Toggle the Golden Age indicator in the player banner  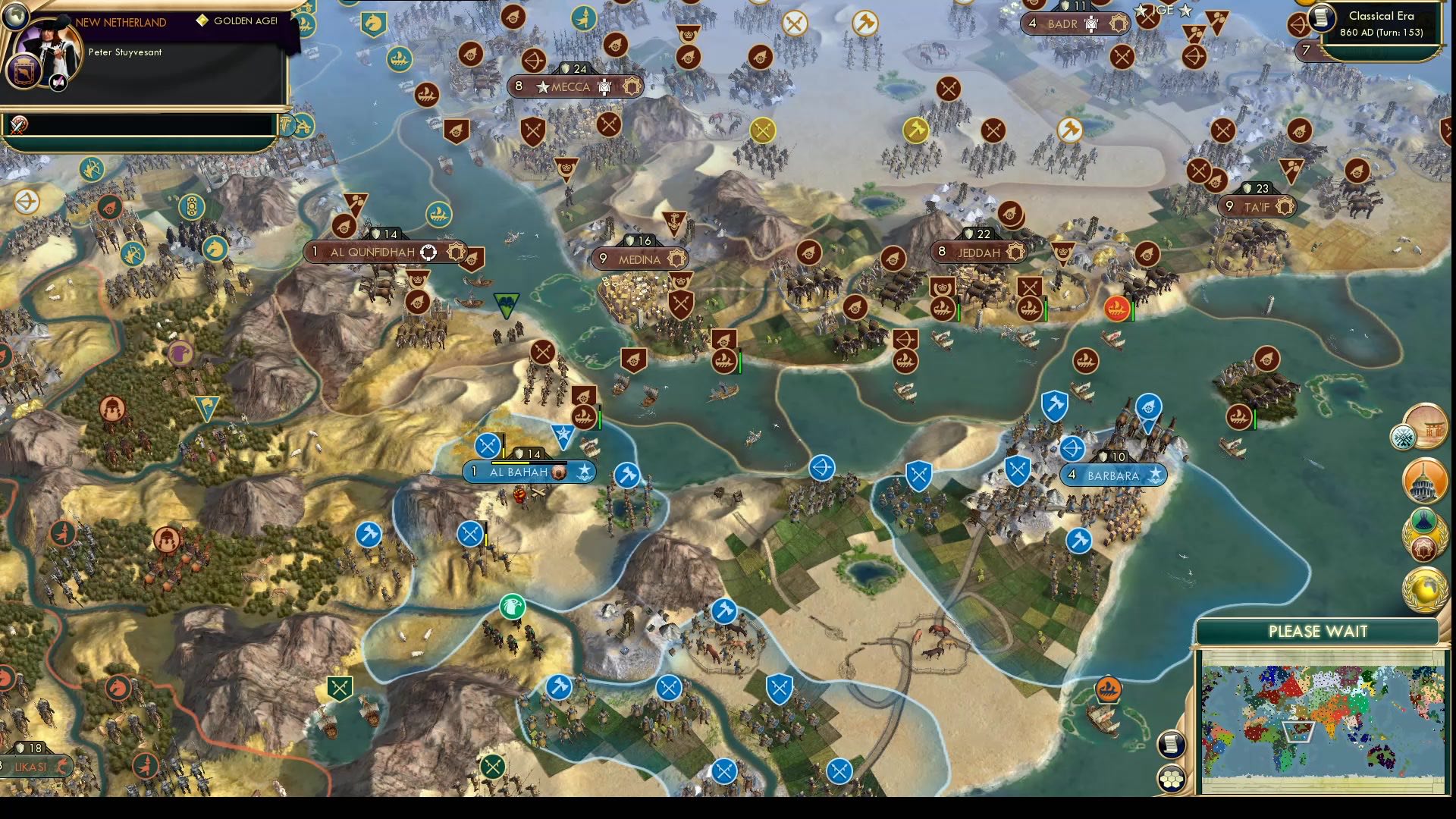[202, 20]
